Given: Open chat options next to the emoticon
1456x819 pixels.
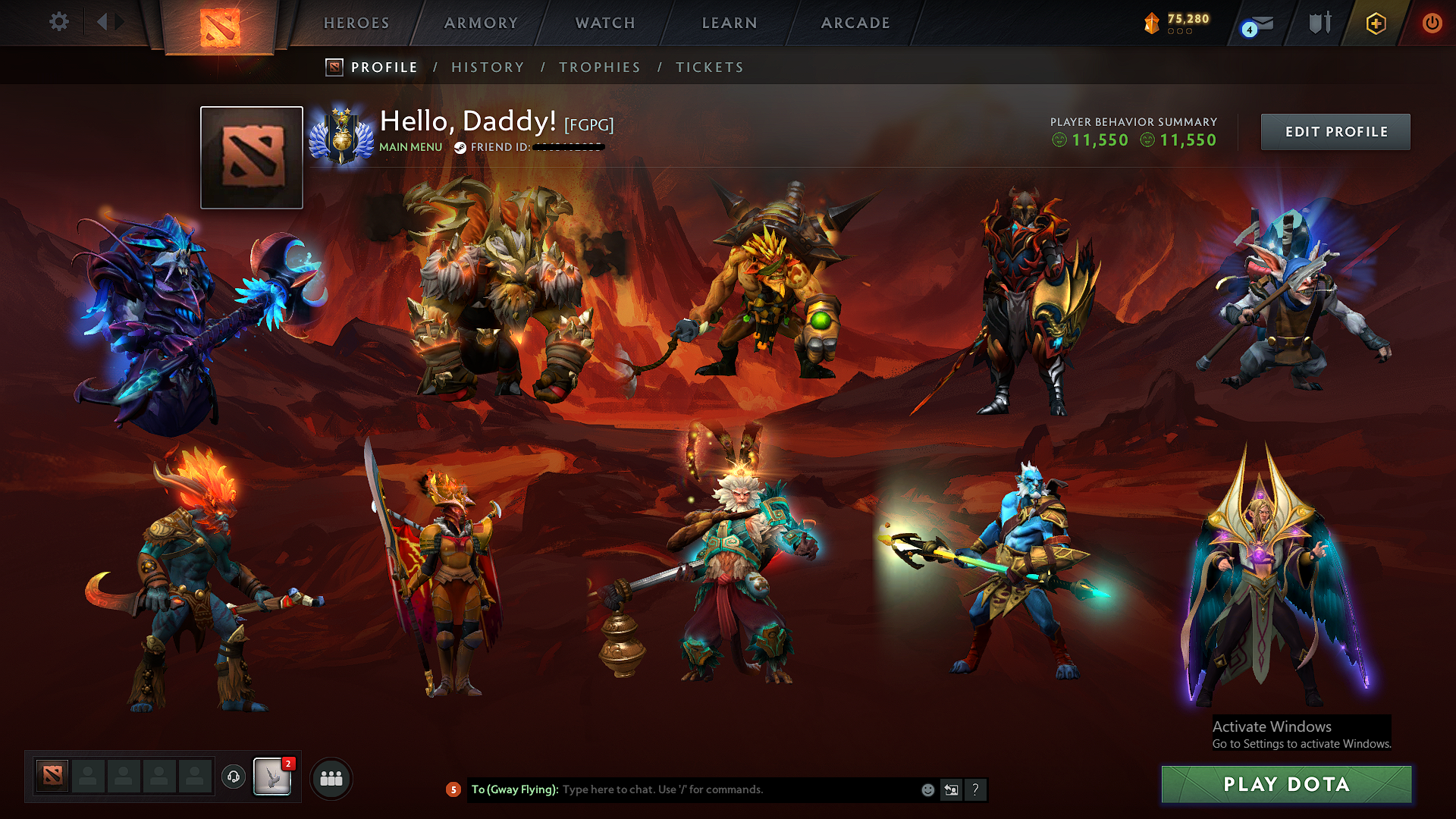Looking at the screenshot, I should tap(951, 789).
